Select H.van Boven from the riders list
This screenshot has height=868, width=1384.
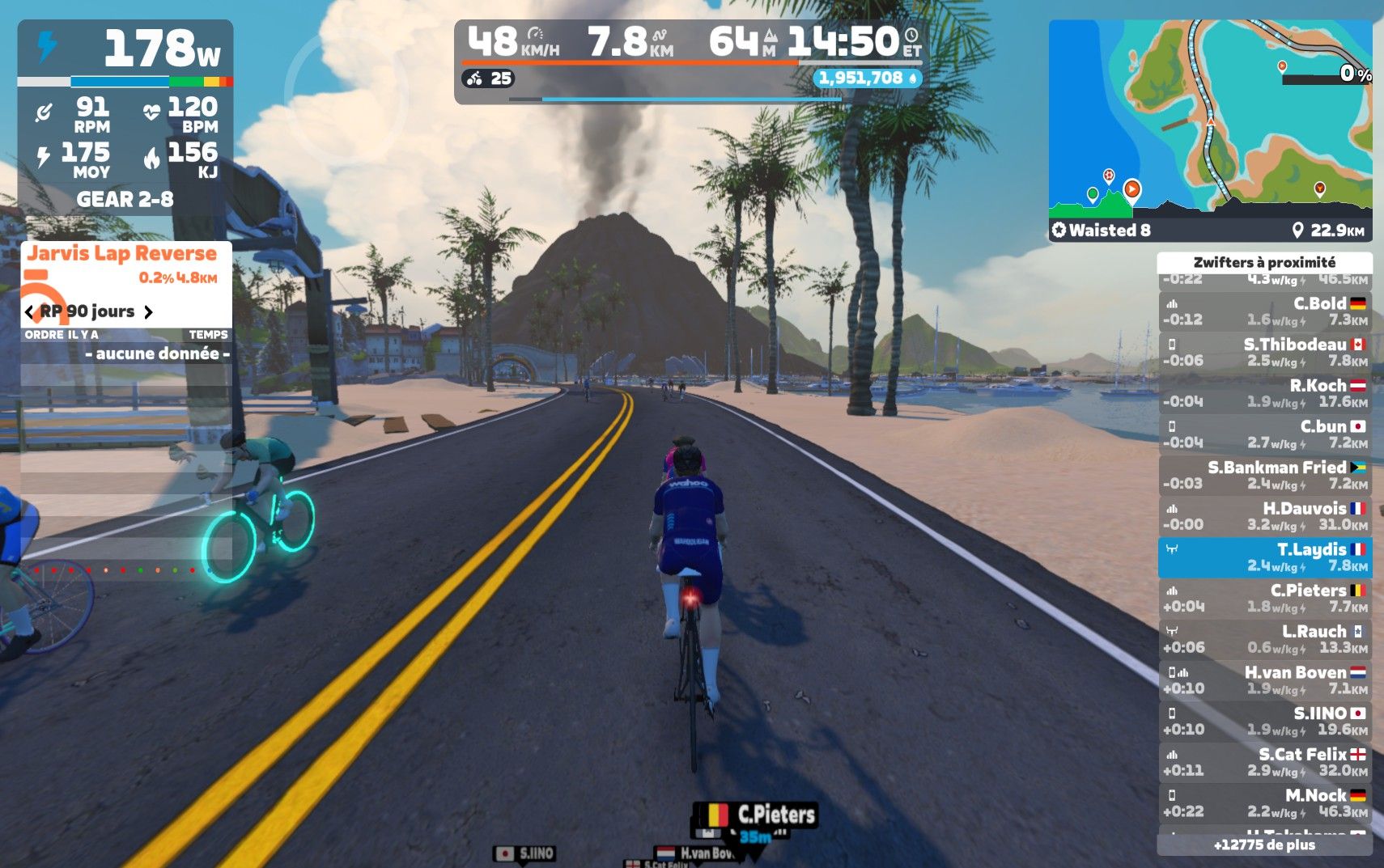click(1264, 680)
